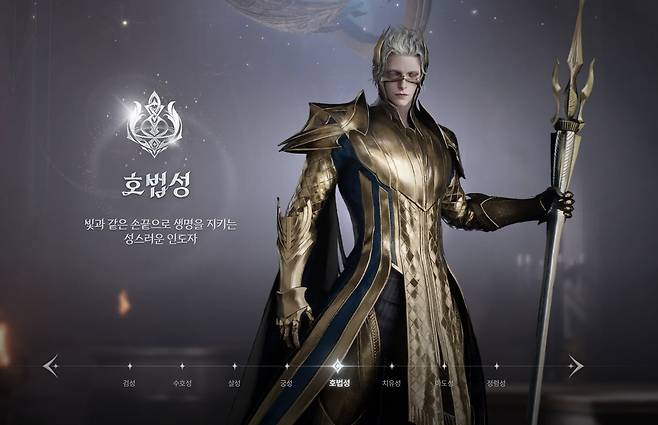
Task: Choose the 수호성 class
Action: click(x=181, y=383)
